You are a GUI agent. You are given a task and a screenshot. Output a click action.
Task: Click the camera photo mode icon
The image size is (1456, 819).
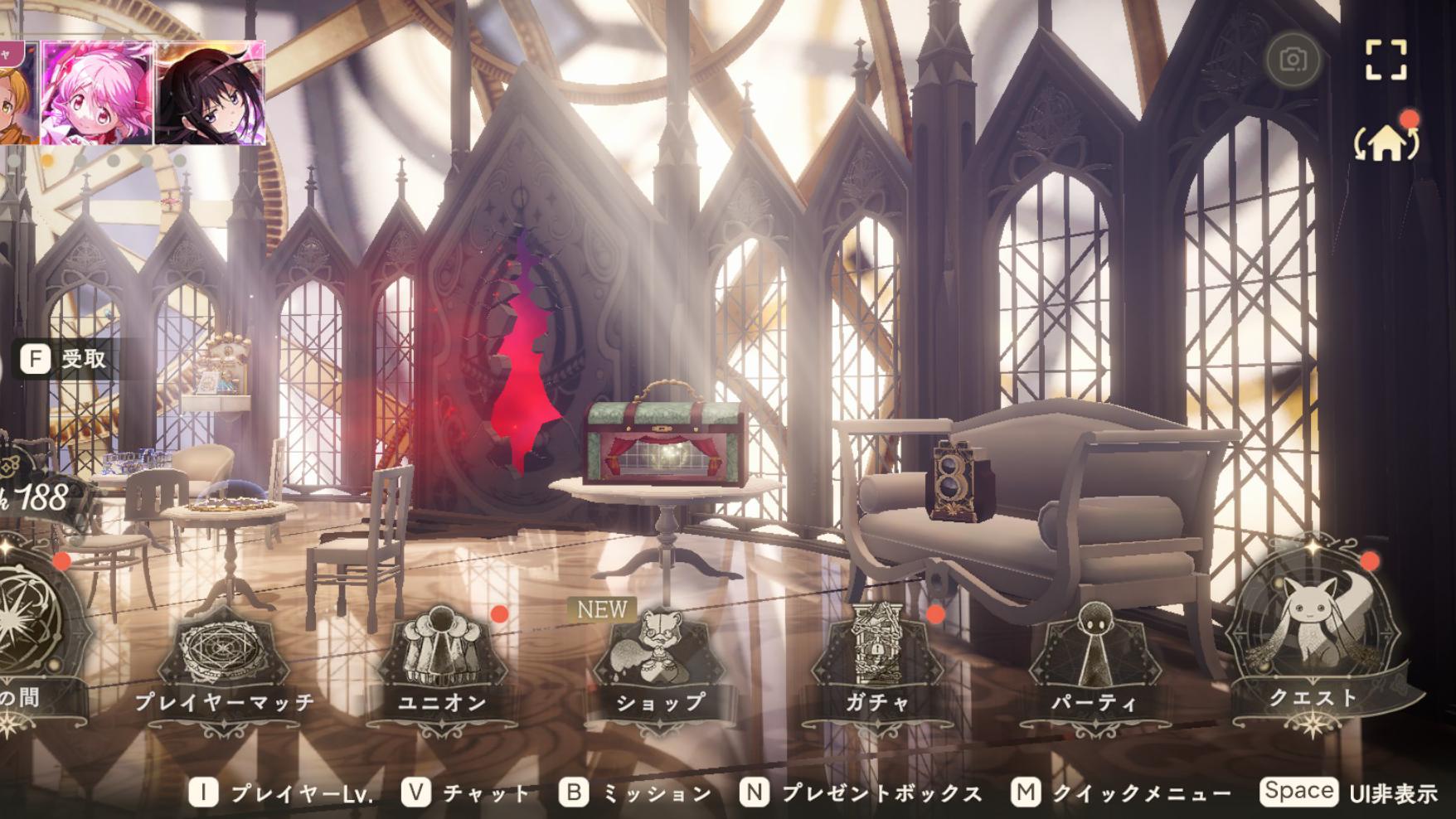coord(1293,60)
